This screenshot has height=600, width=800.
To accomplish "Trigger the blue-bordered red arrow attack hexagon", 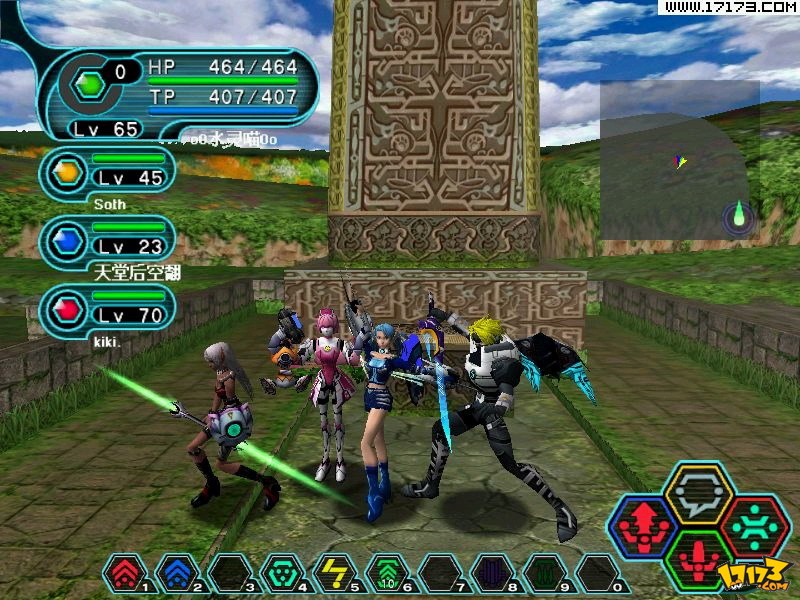I will (x=645, y=525).
